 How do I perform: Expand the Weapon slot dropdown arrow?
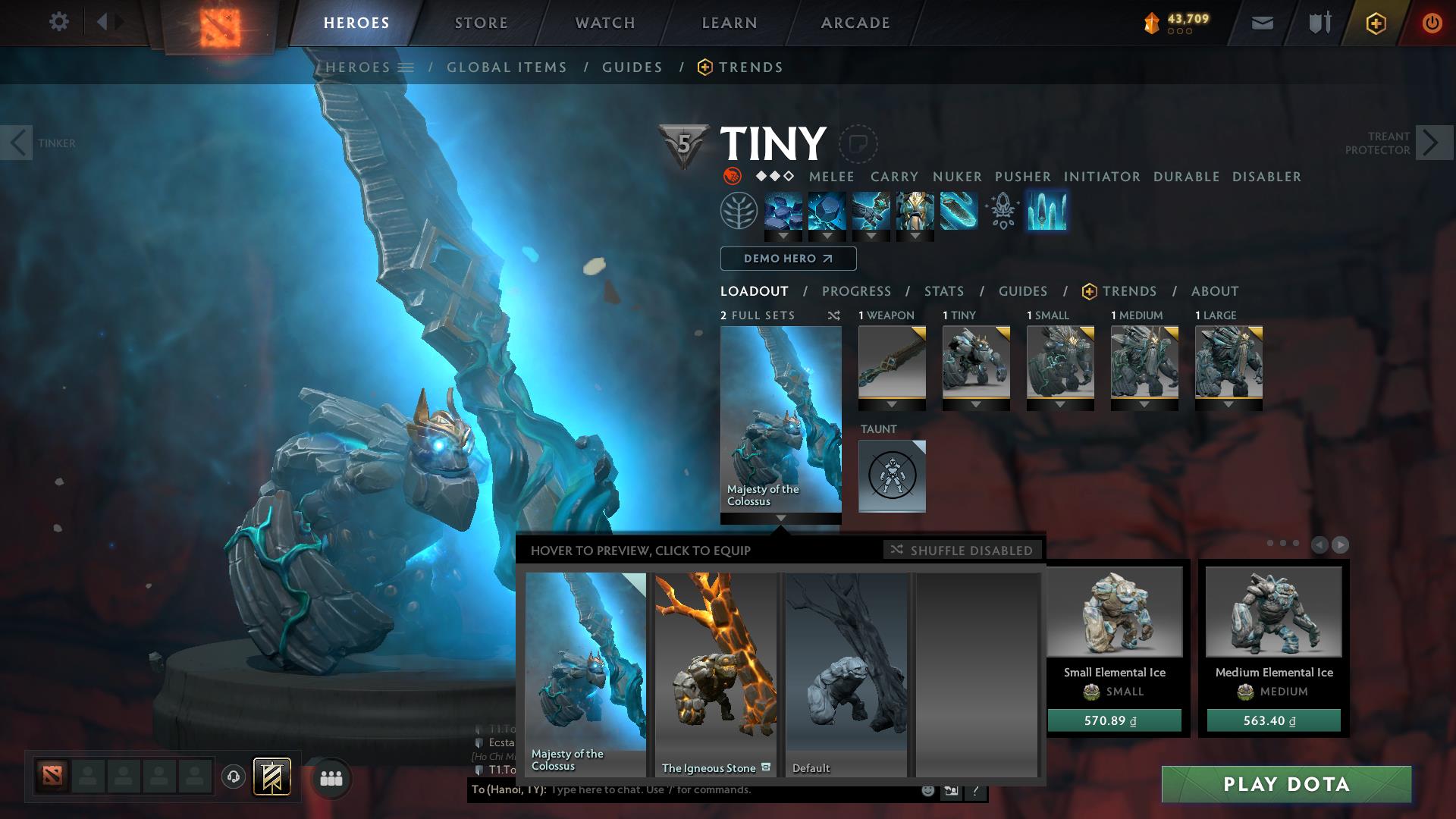coord(892,404)
